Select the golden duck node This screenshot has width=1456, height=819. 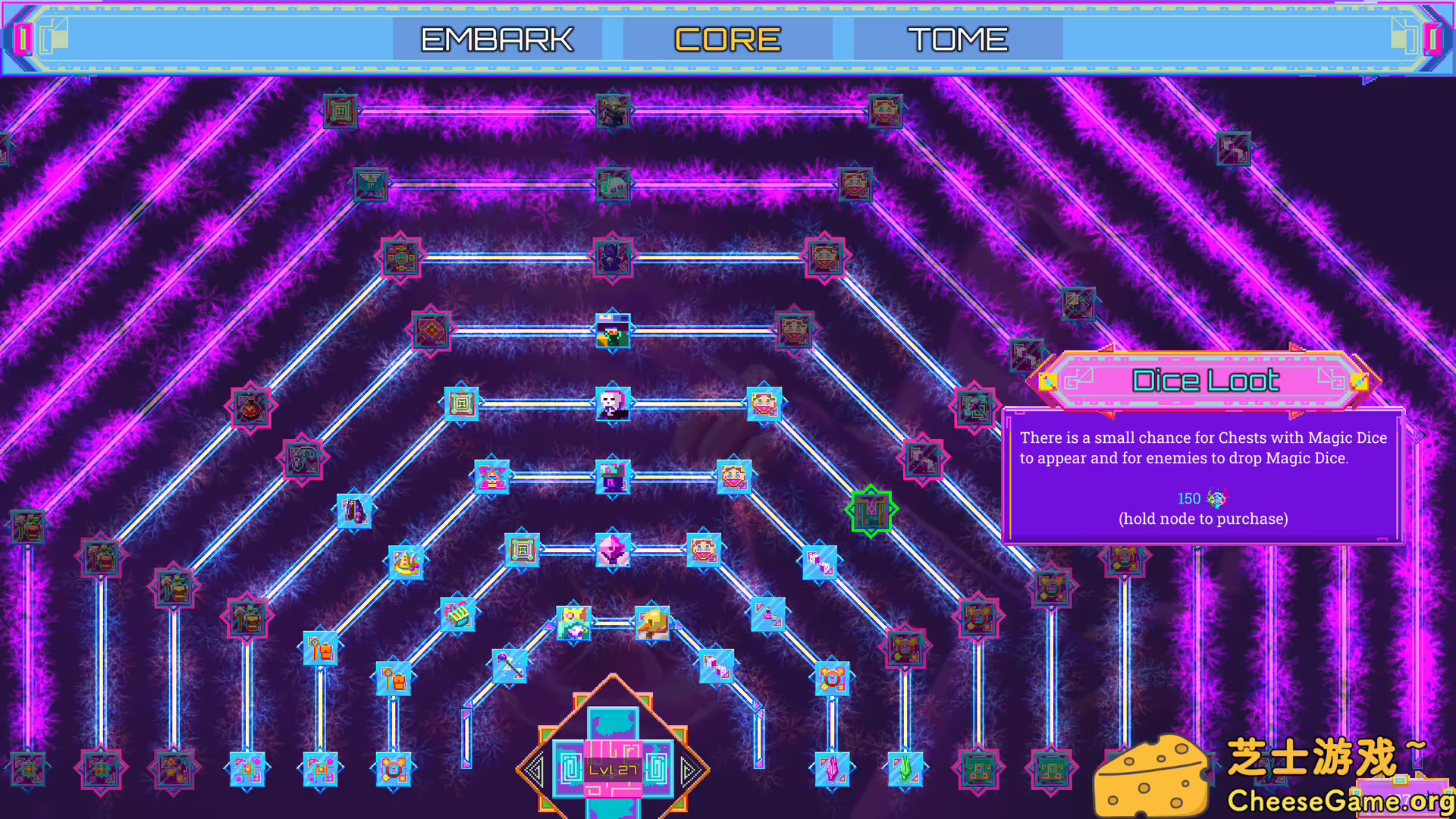652,622
